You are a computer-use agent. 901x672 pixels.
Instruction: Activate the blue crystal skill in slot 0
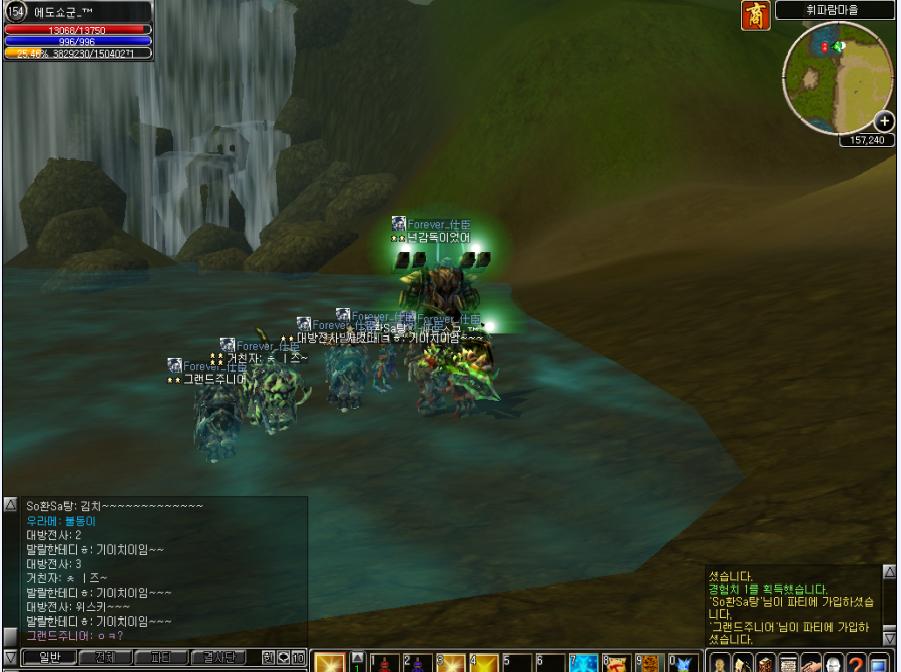tap(683, 662)
